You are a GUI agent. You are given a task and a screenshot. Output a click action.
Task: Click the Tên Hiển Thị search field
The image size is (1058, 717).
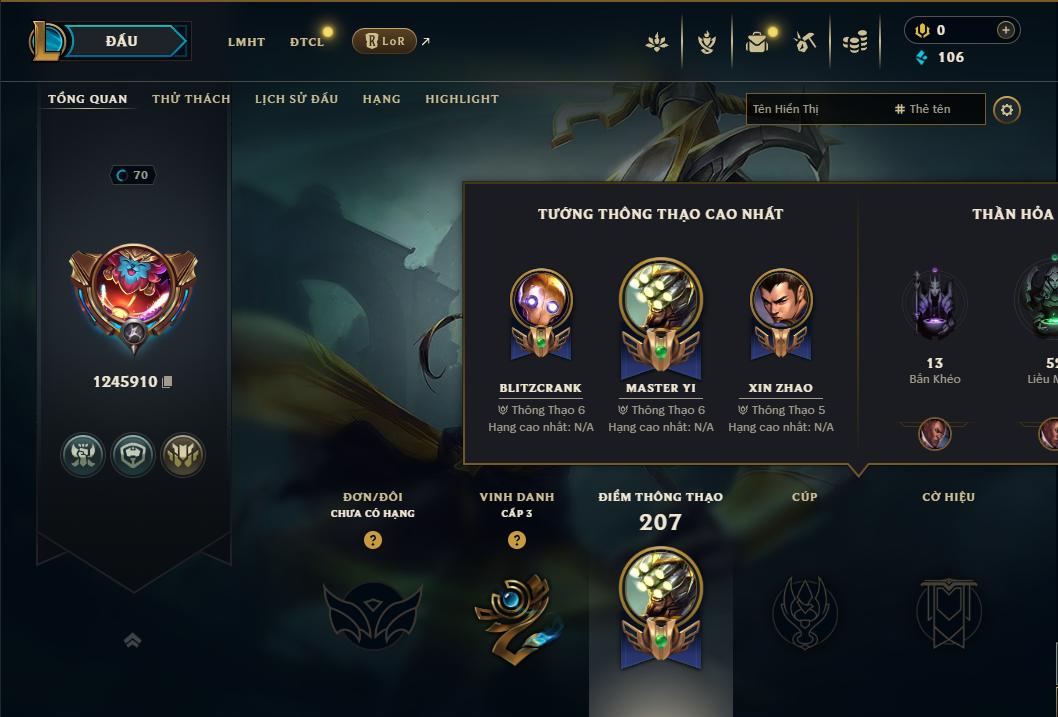coord(815,109)
